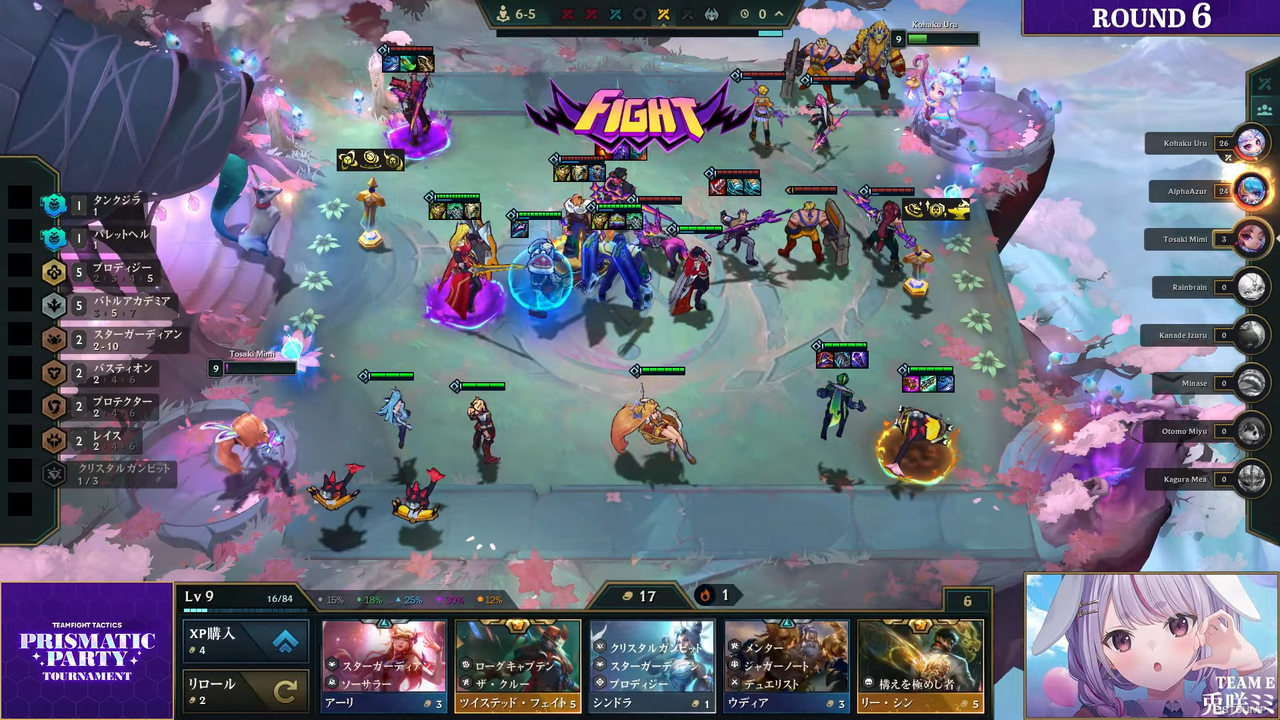Screen dimensions: 1280x720
Task: Click the timer clock icon in top bar
Action: 744,14
